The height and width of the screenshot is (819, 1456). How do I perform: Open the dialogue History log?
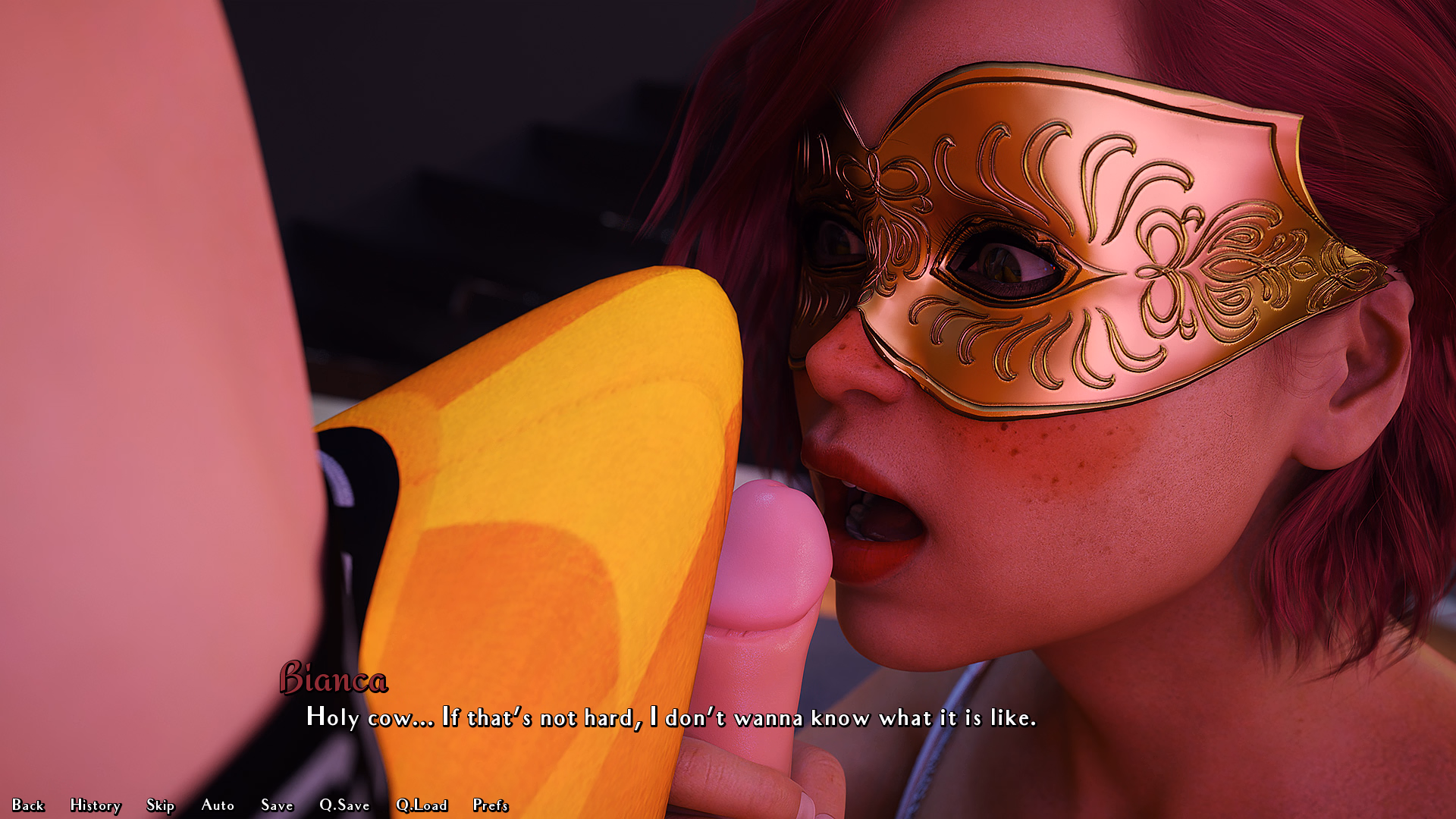pos(96,805)
